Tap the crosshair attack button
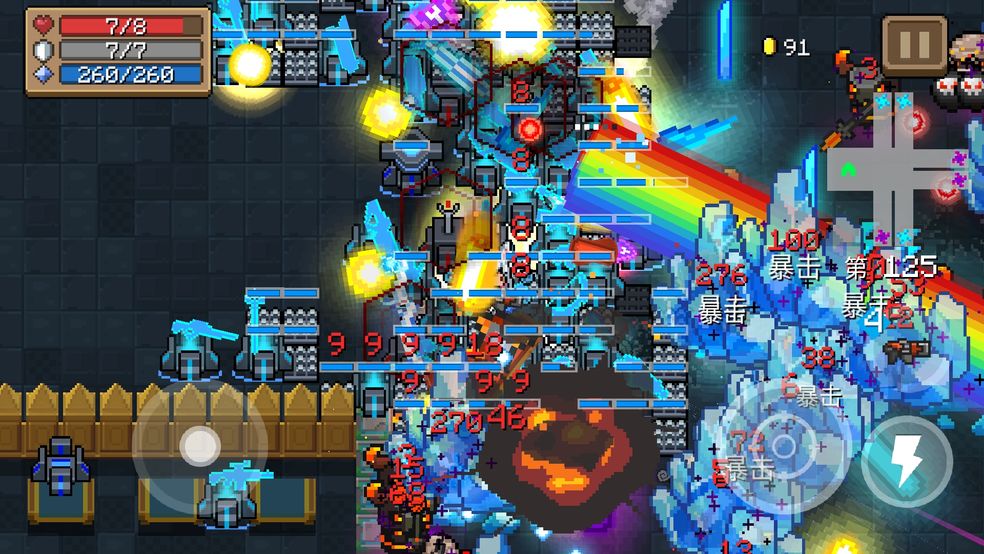Image resolution: width=984 pixels, height=554 pixels. [784, 447]
